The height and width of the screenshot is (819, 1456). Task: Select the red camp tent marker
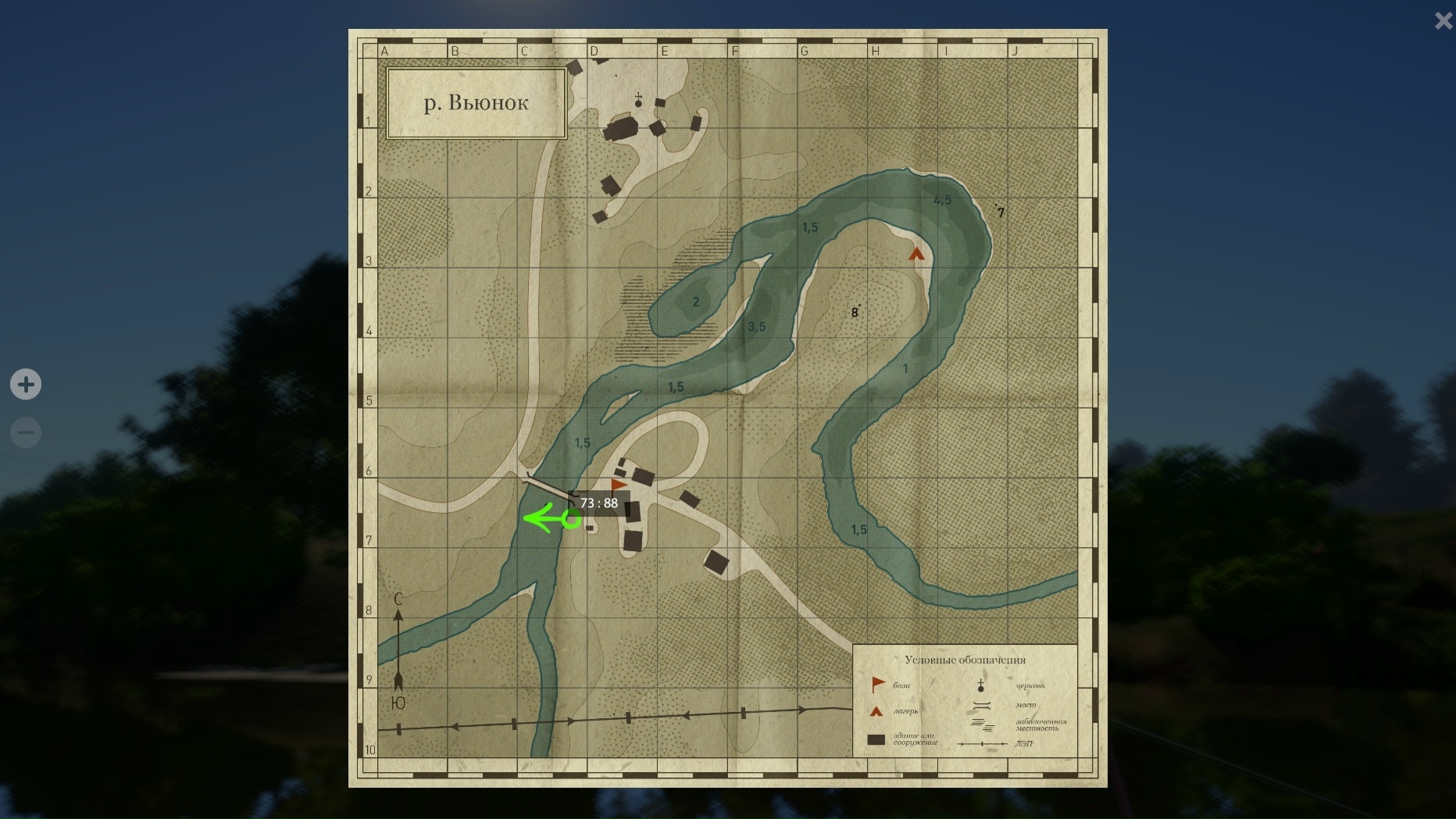point(916,254)
